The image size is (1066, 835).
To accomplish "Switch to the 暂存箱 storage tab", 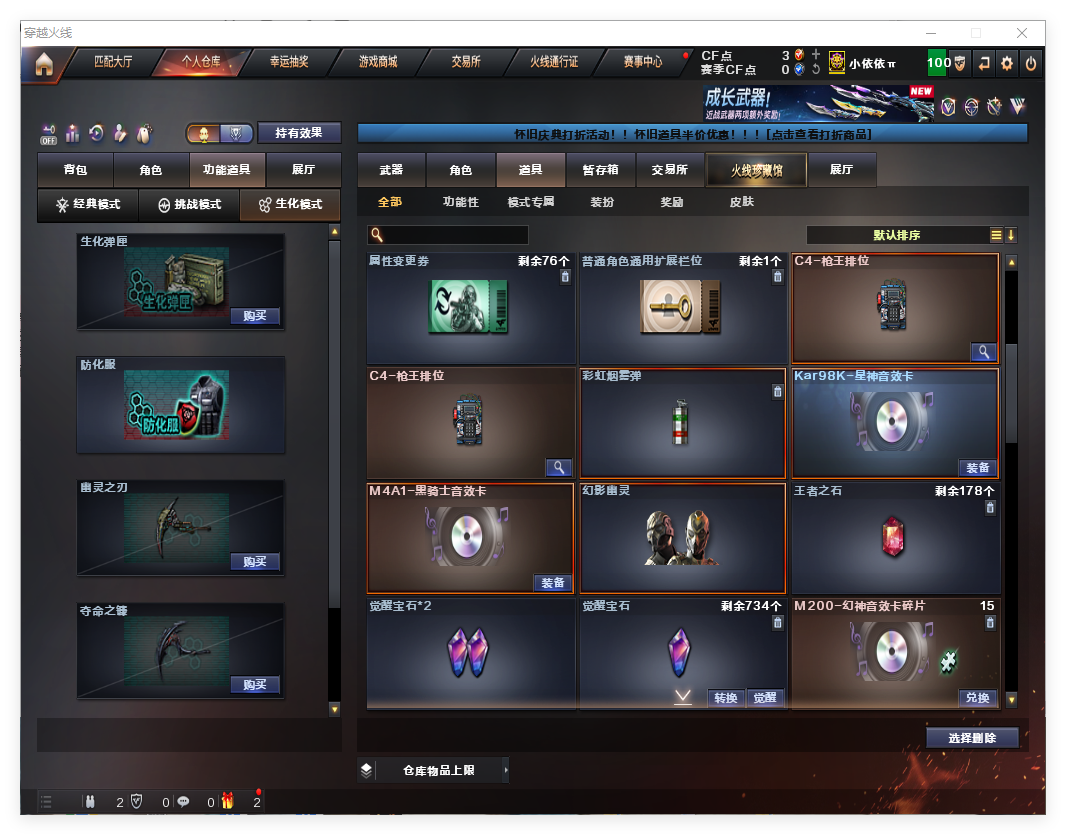I will point(600,170).
